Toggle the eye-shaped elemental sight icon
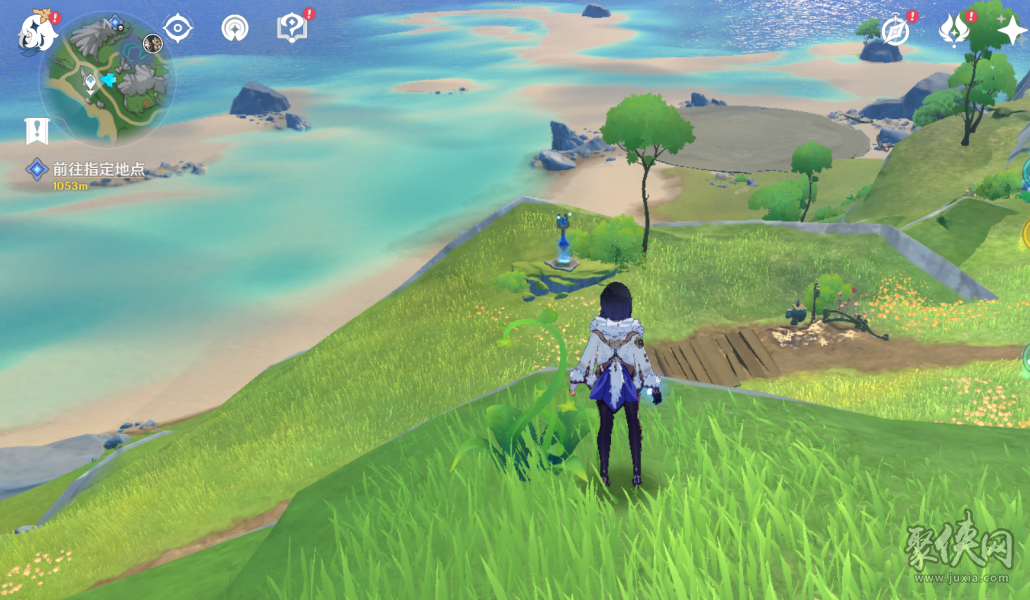The width and height of the screenshot is (1030, 600). [x=178, y=28]
